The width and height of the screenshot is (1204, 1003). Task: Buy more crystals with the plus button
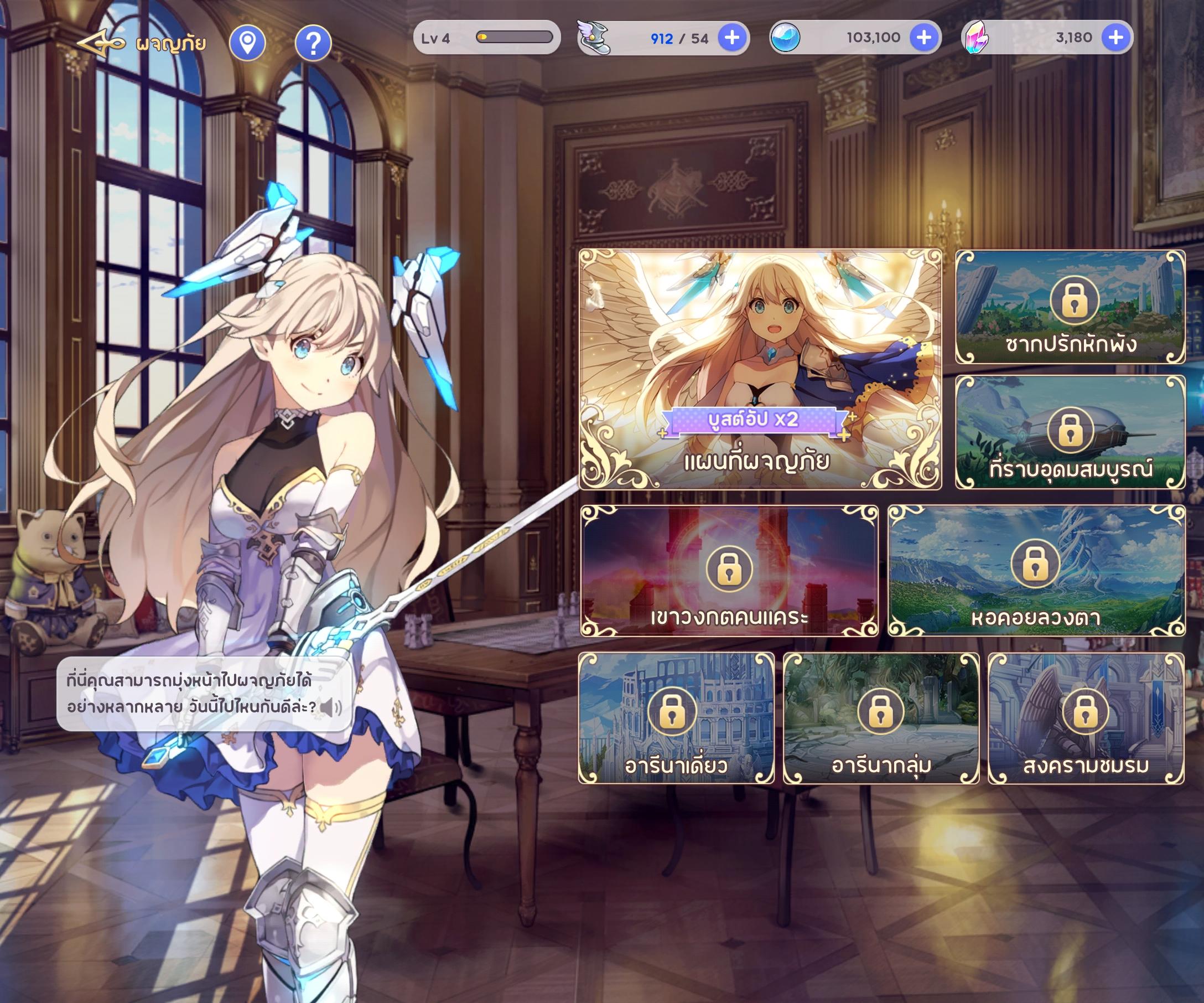pyautogui.click(x=1115, y=38)
